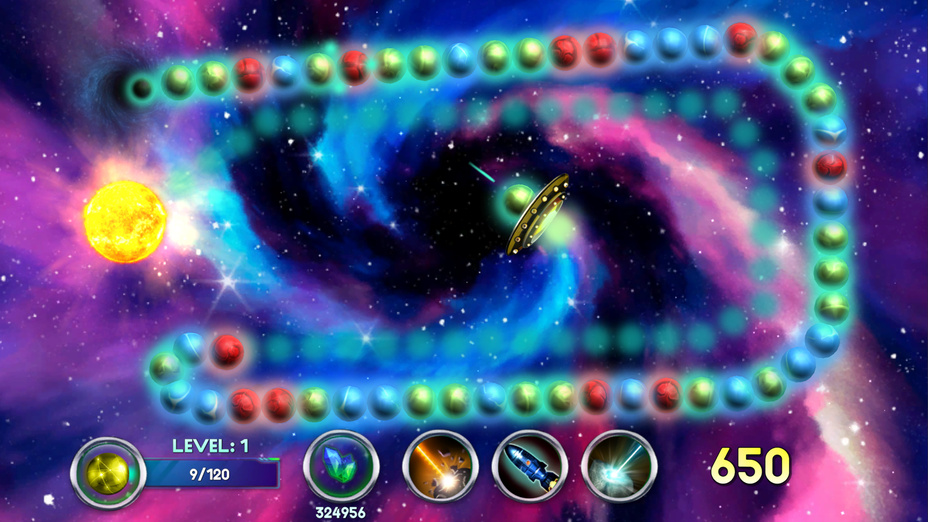Screen dimensions: 928x522
Task: Activate the orange laser blast power-up
Action: (x=440, y=467)
